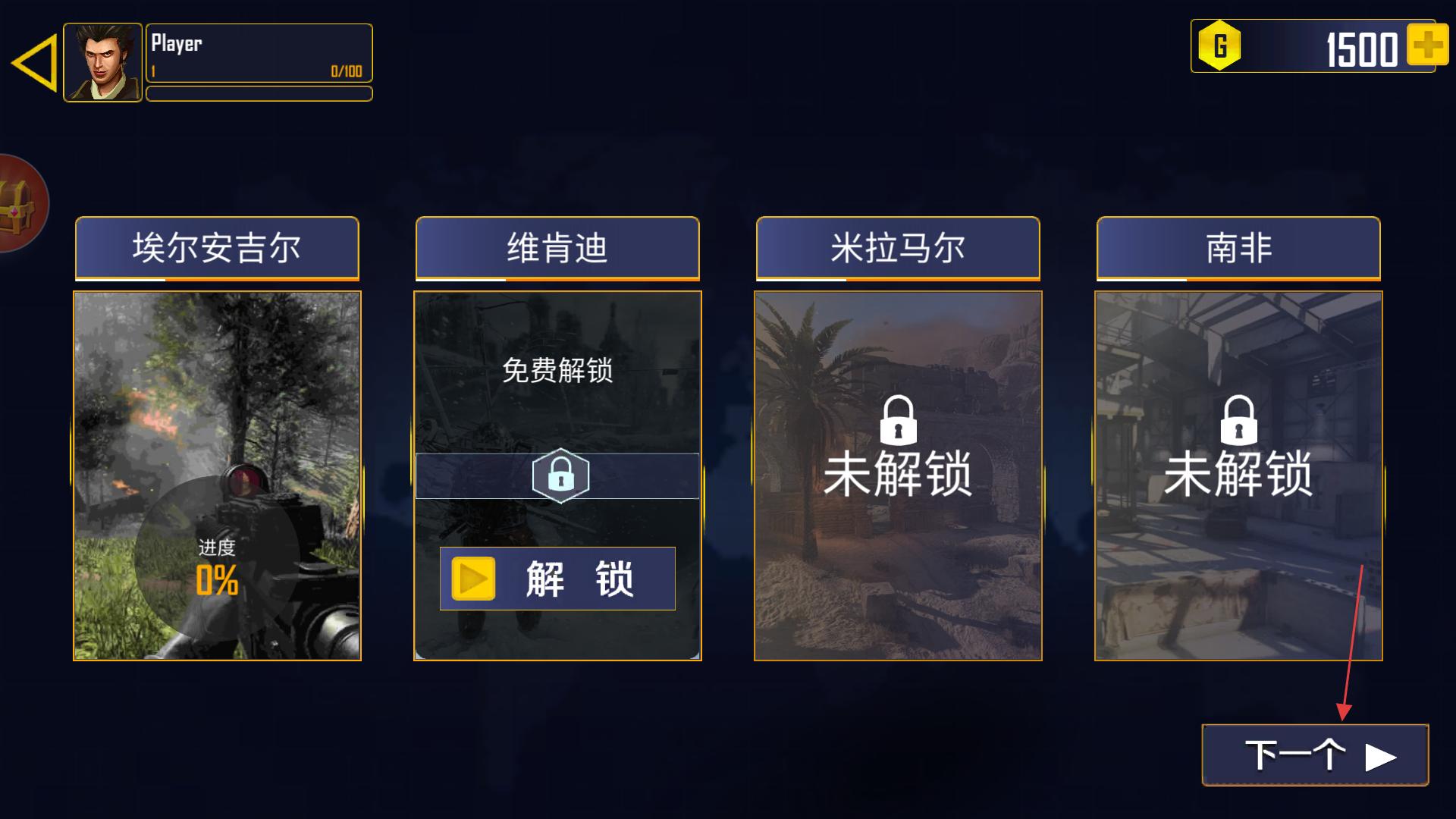Go back with the yellow triangle arrow

tap(36, 63)
